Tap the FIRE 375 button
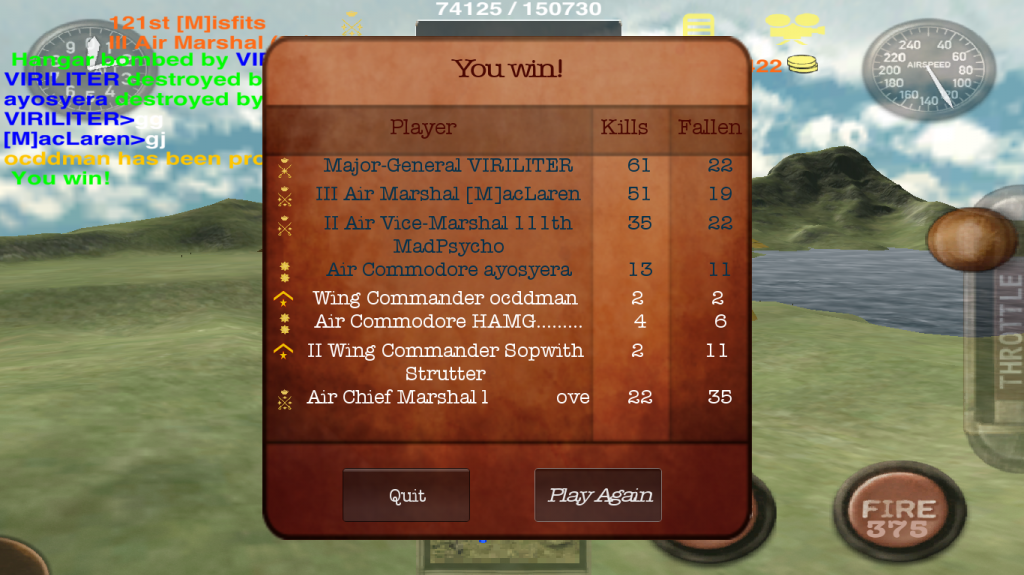Screen dimensions: 1024x575 point(897,518)
